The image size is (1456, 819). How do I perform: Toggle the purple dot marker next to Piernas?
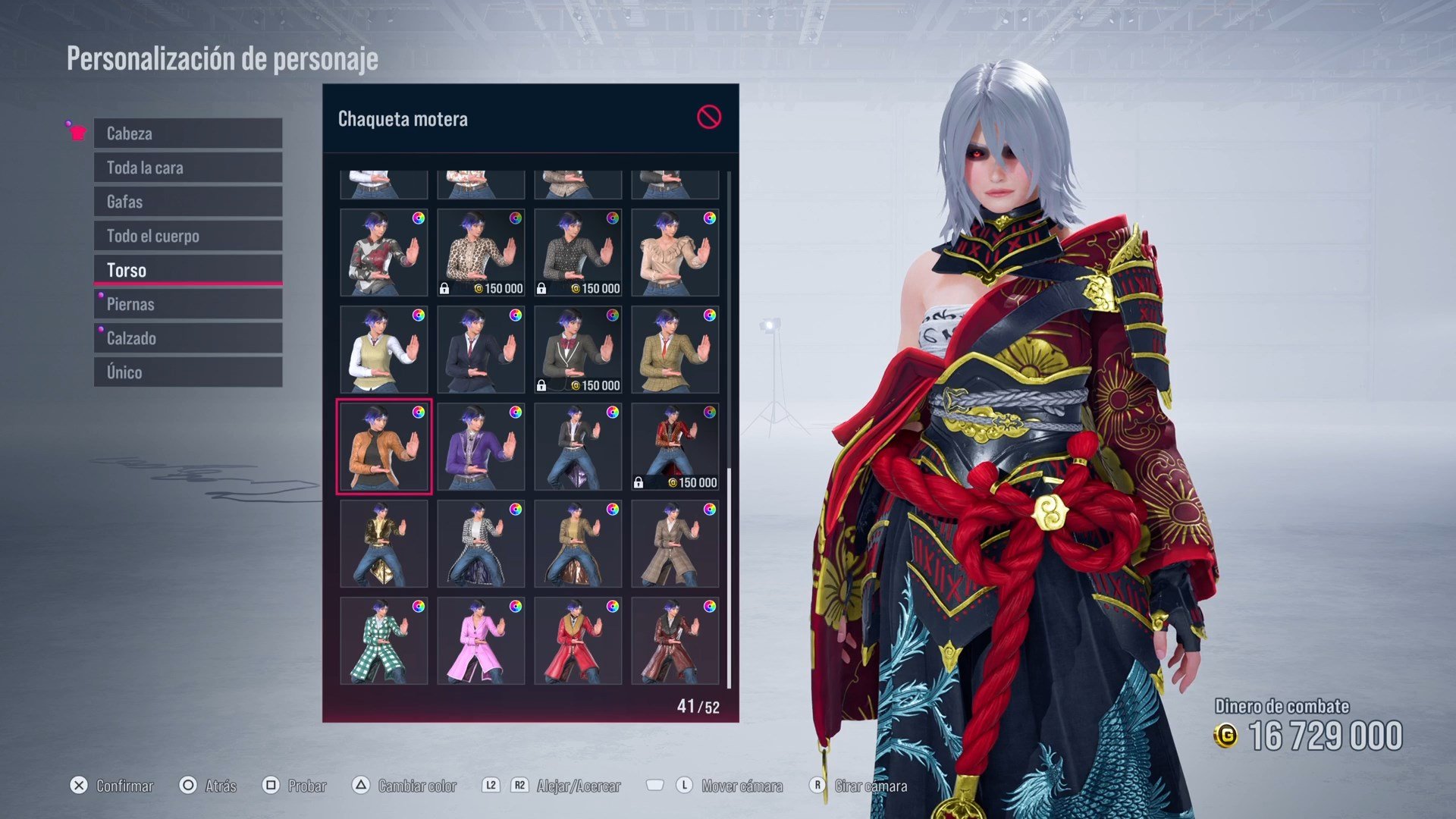(99, 295)
